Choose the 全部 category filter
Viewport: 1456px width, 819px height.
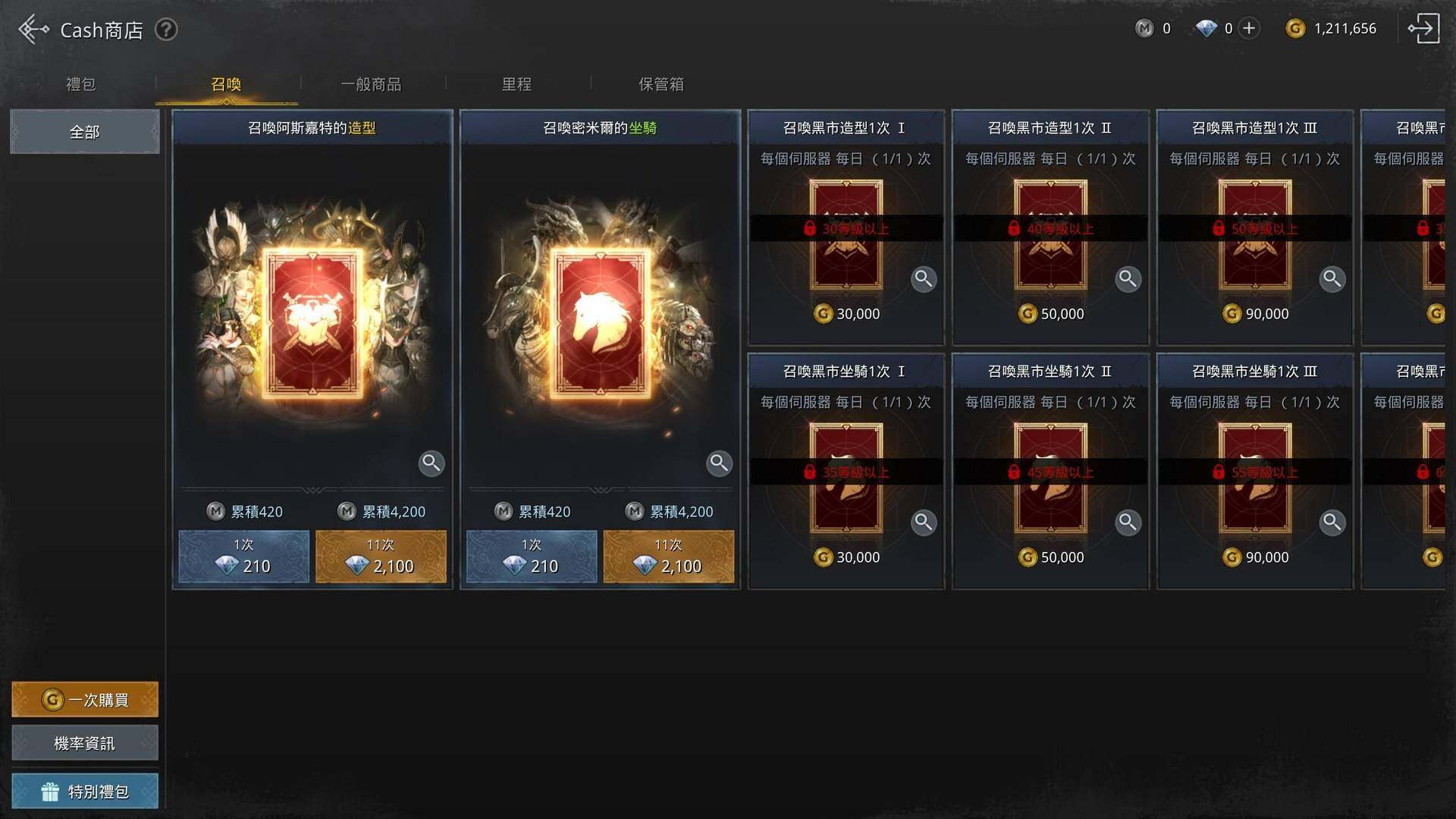84,132
